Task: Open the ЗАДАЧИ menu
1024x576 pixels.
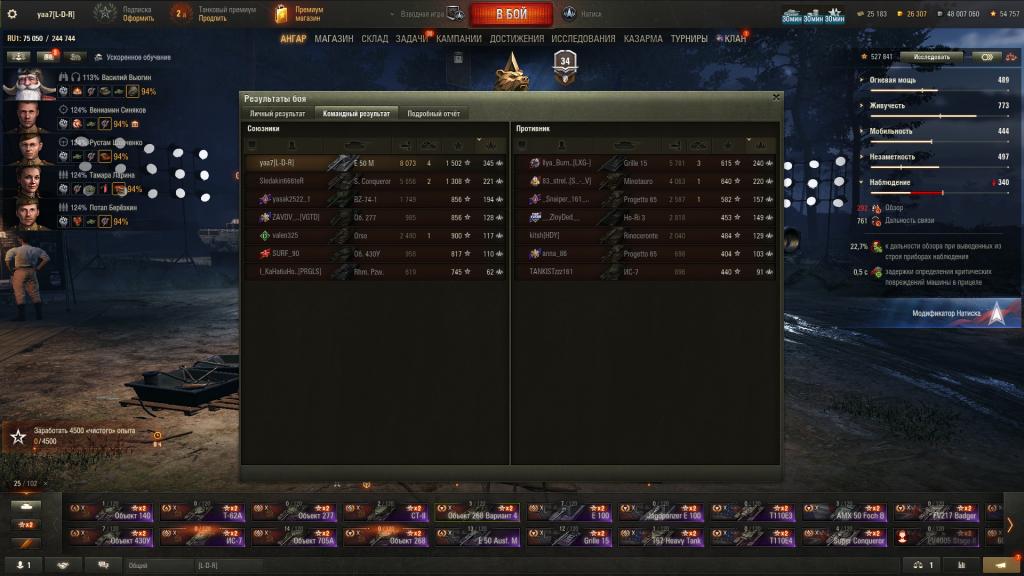Action: click(411, 39)
